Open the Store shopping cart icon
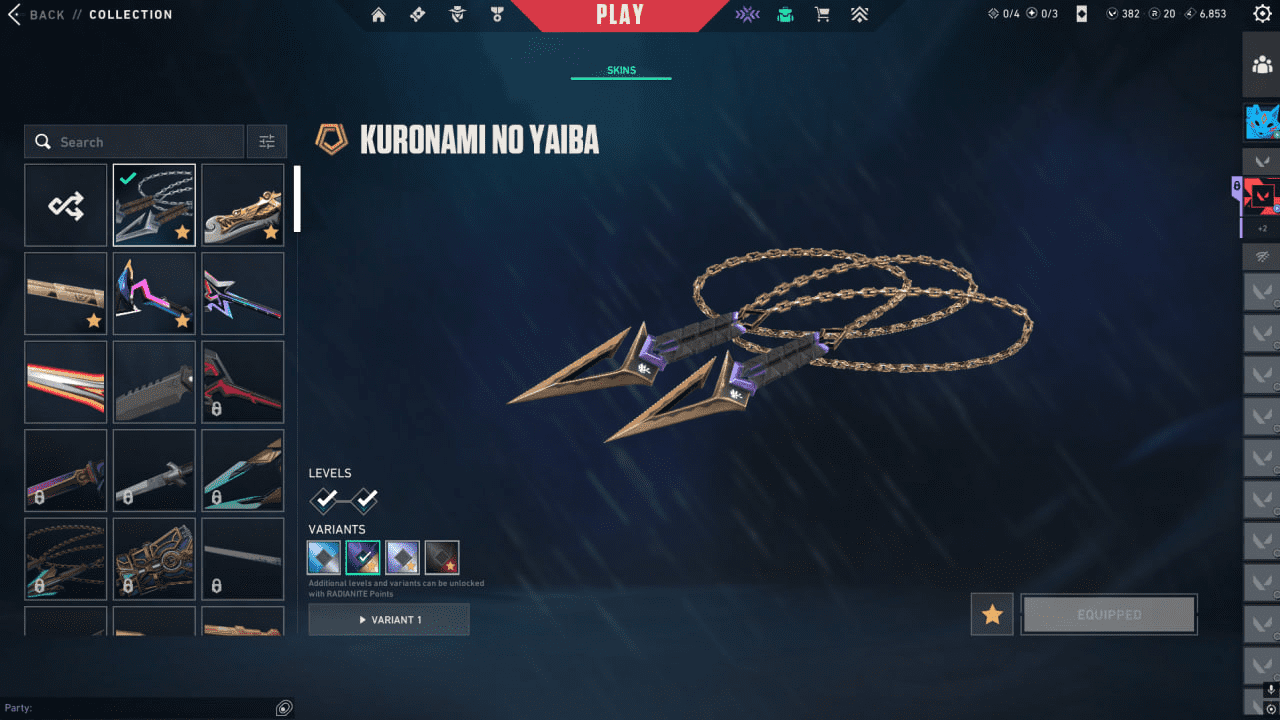The image size is (1280, 720). (x=822, y=15)
